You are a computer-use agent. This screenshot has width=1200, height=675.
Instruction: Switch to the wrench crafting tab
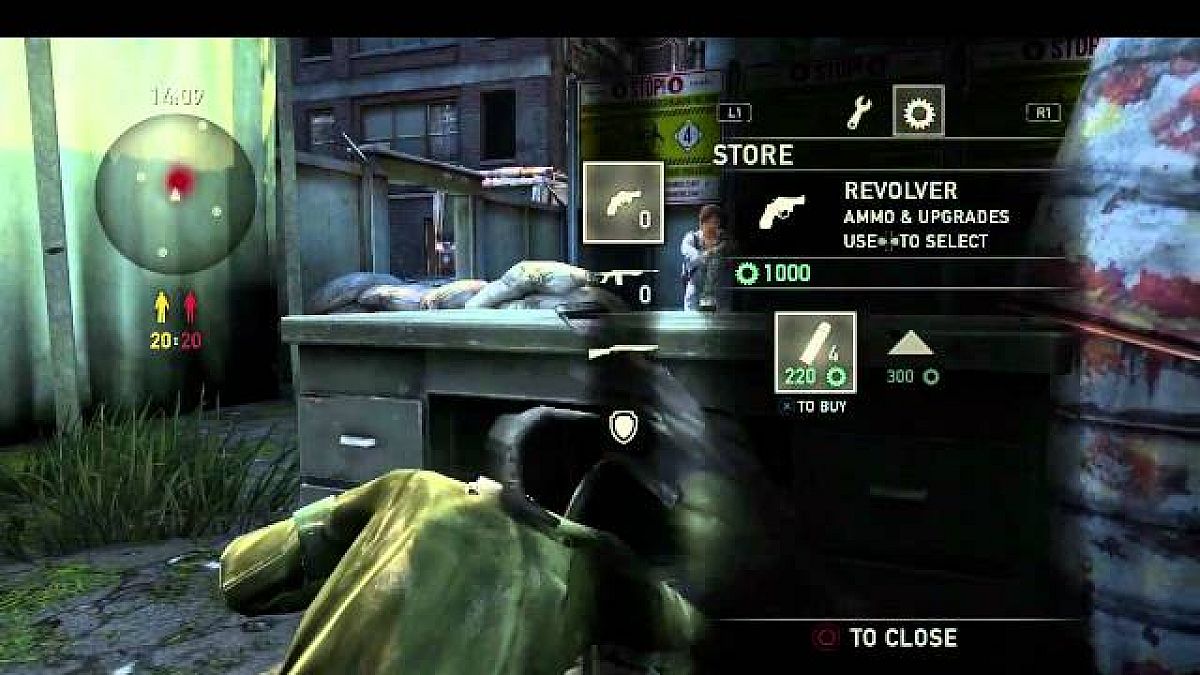(858, 114)
